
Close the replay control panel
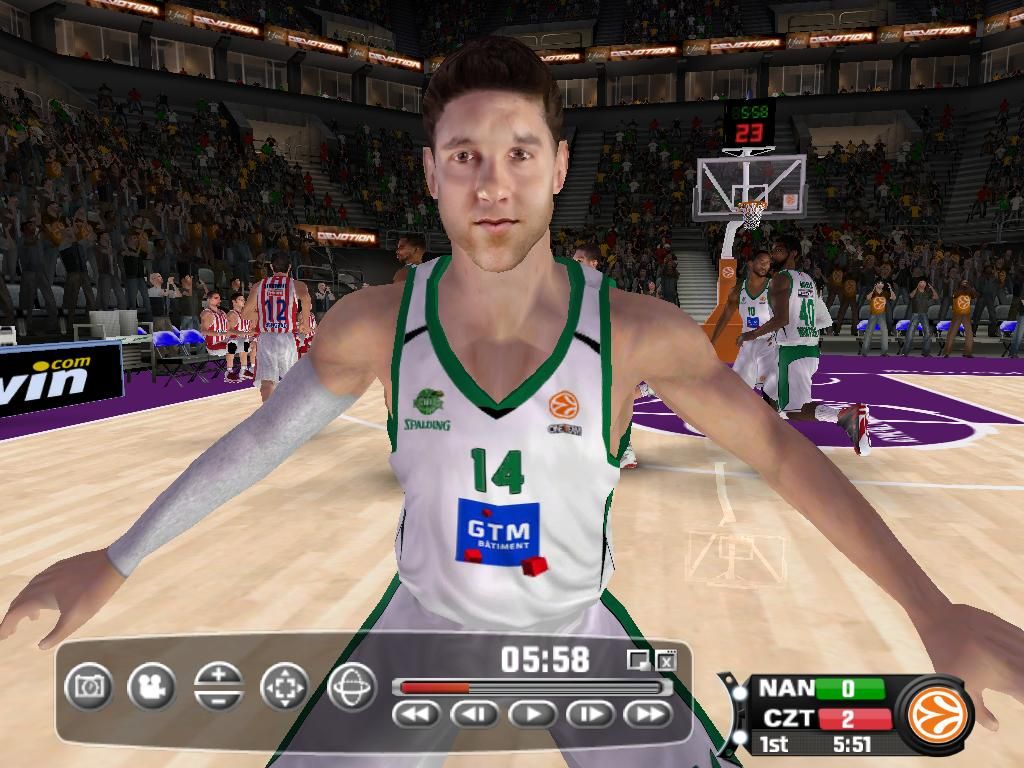667,659
